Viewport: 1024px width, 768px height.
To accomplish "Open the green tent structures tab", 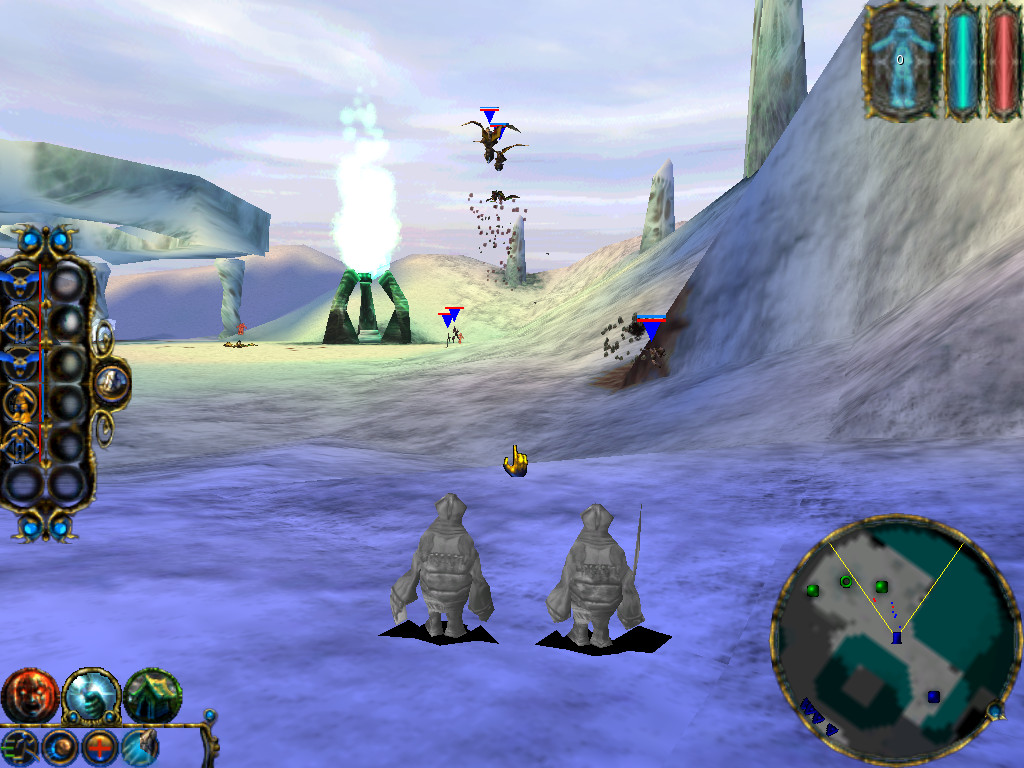I will [x=153, y=696].
